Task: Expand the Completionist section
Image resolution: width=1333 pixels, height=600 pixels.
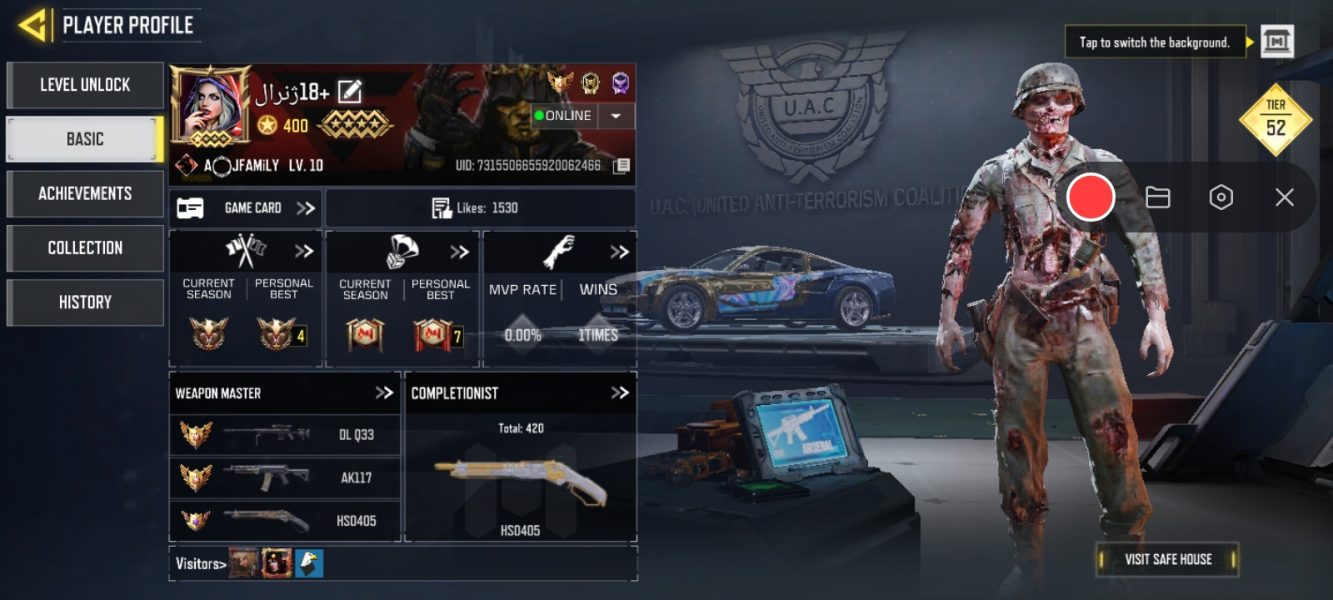Action: (620, 393)
